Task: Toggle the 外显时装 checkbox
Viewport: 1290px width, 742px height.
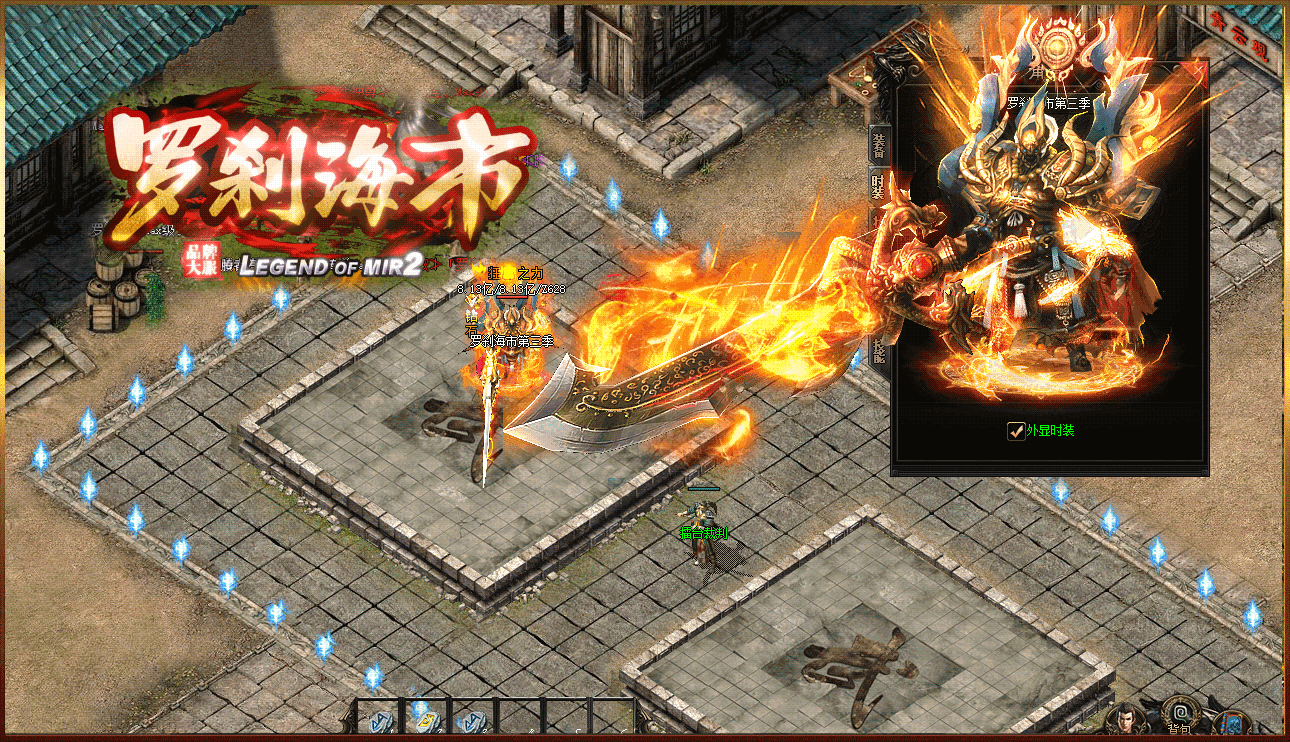Action: [1015, 431]
